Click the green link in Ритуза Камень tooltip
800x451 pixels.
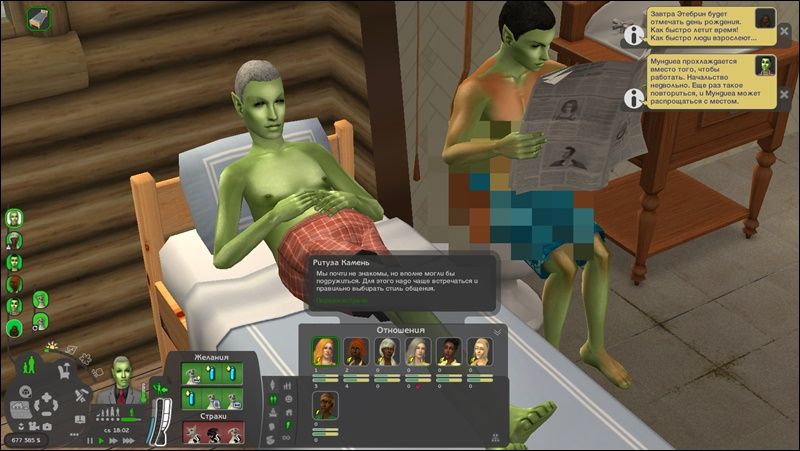click(342, 299)
